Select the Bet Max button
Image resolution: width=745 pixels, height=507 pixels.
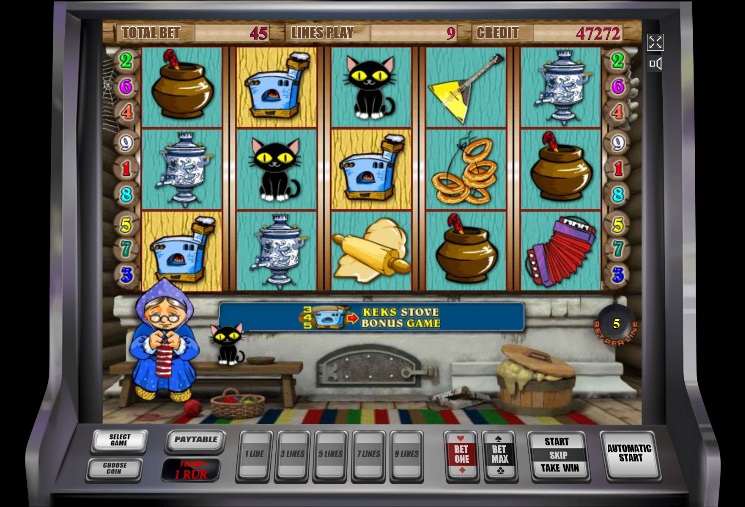[x=498, y=455]
